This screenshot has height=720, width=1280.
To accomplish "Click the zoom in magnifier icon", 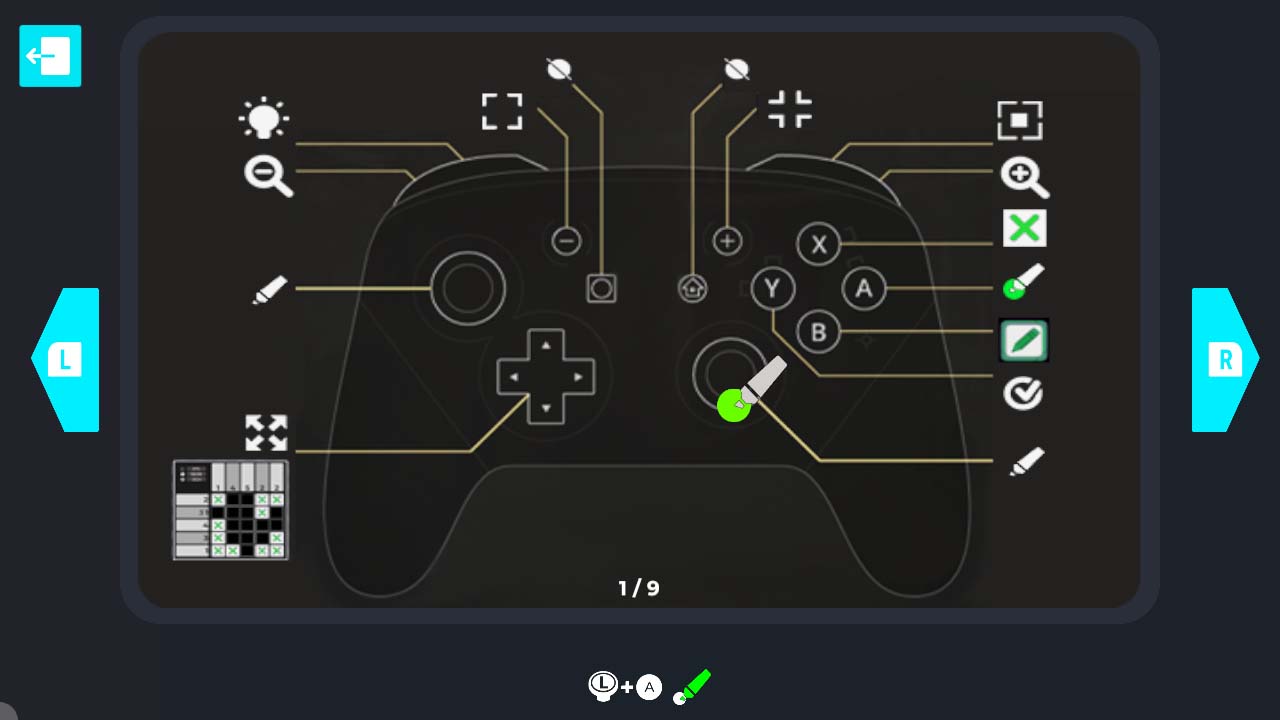I will 1024,176.
